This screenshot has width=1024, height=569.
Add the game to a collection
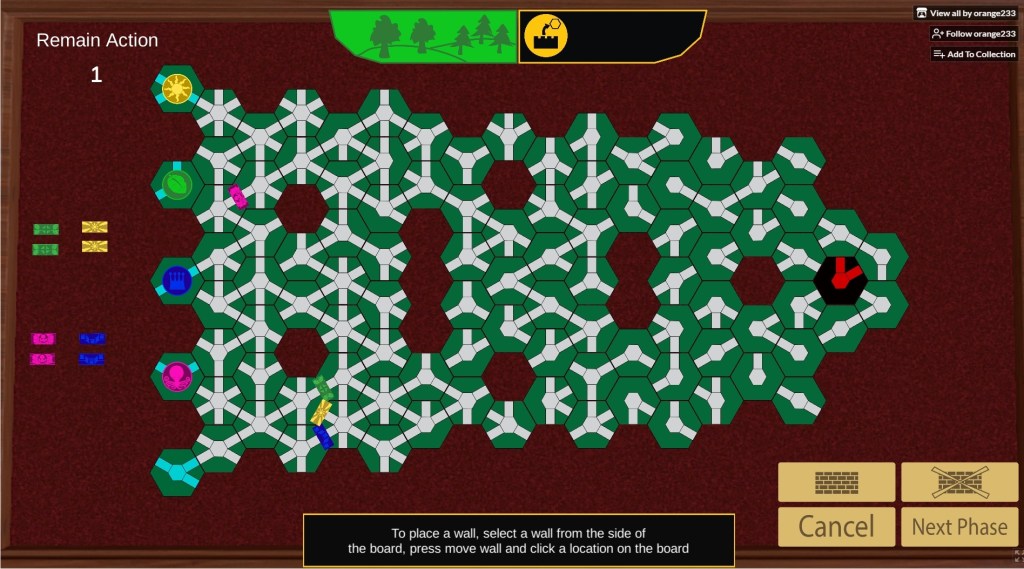click(974, 54)
